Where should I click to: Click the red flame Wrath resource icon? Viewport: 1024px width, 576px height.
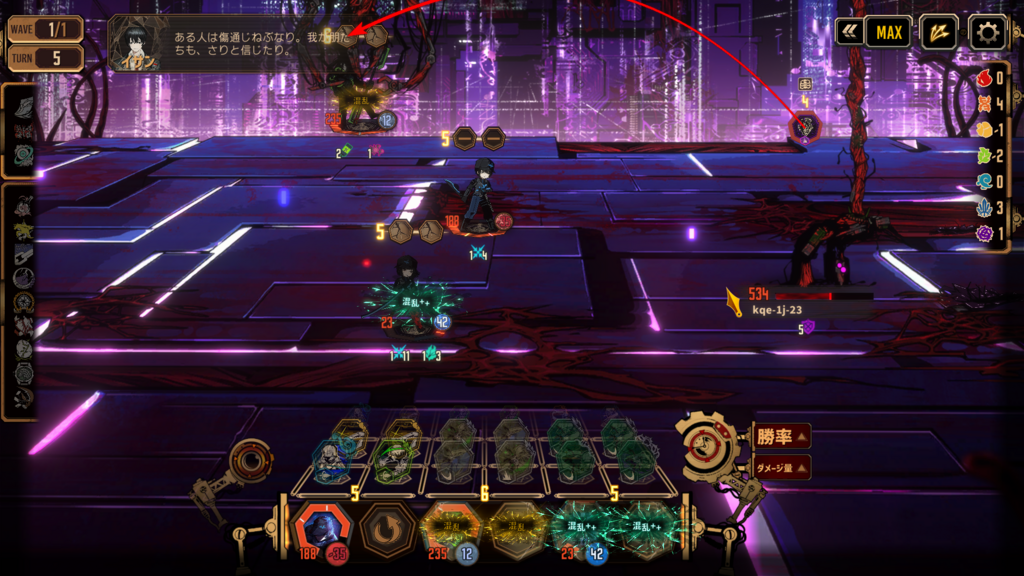[x=985, y=79]
